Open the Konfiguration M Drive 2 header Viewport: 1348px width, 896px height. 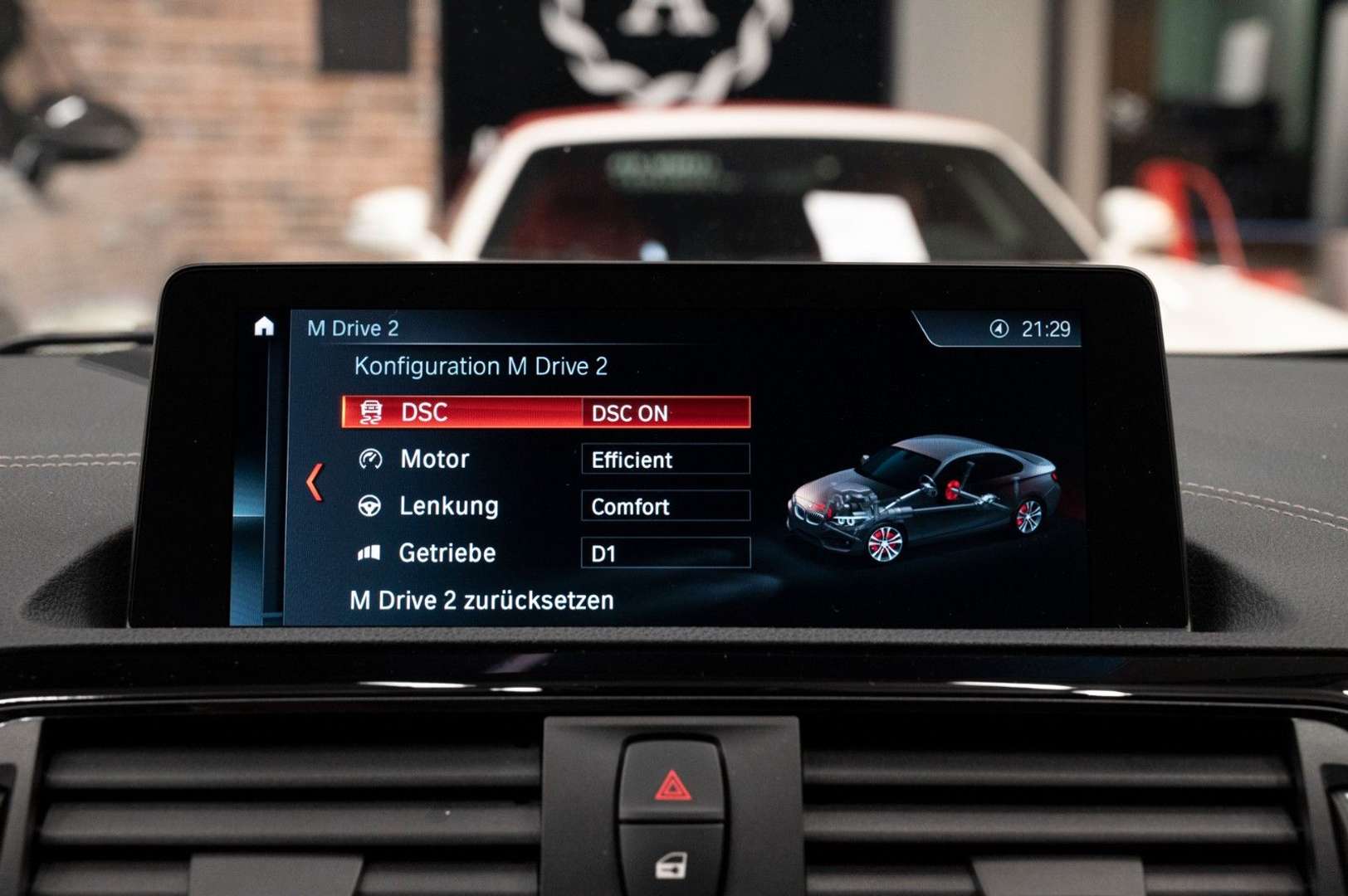pyautogui.click(x=481, y=365)
